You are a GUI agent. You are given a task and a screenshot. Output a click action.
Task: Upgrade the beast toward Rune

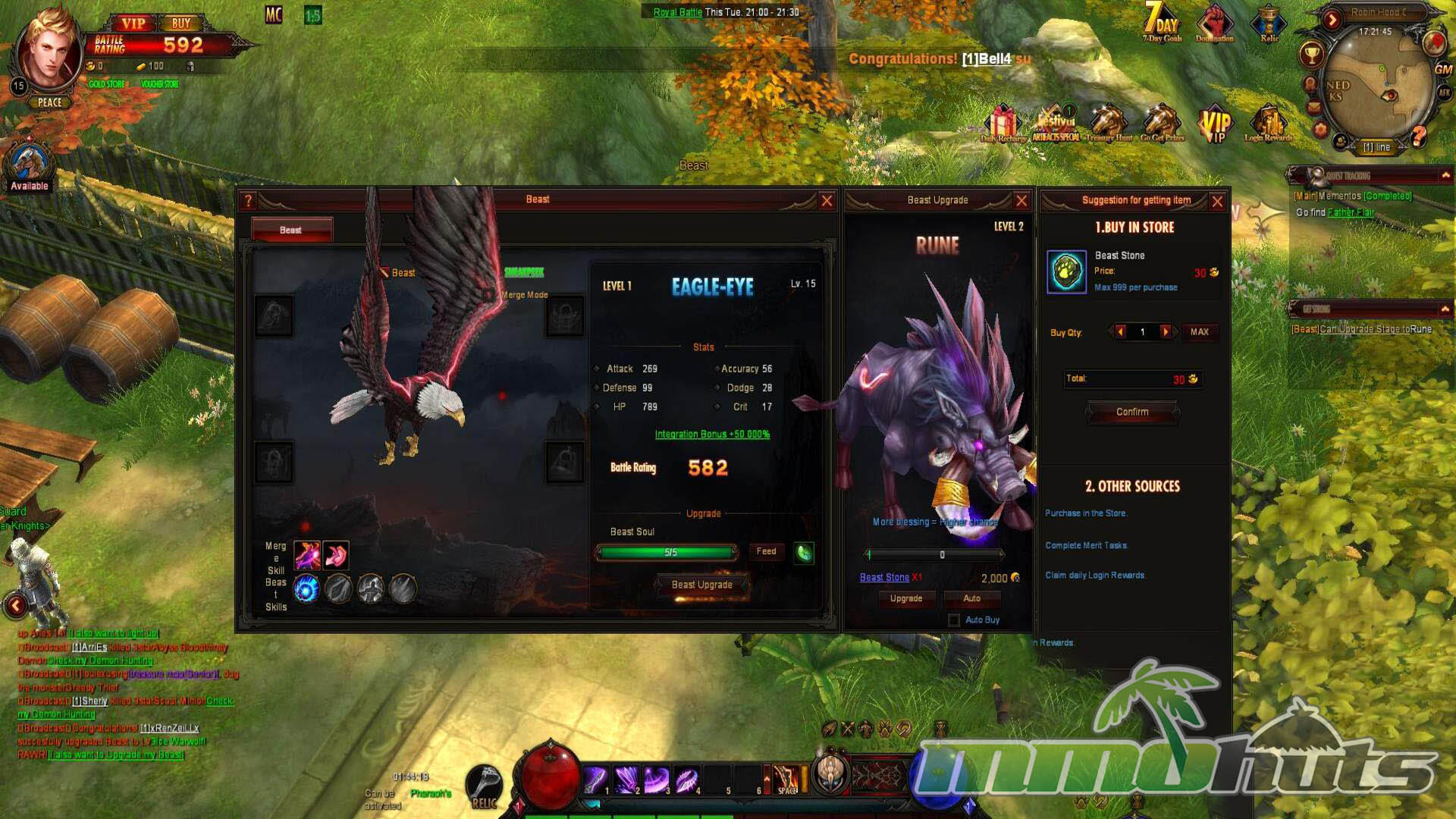(x=905, y=599)
